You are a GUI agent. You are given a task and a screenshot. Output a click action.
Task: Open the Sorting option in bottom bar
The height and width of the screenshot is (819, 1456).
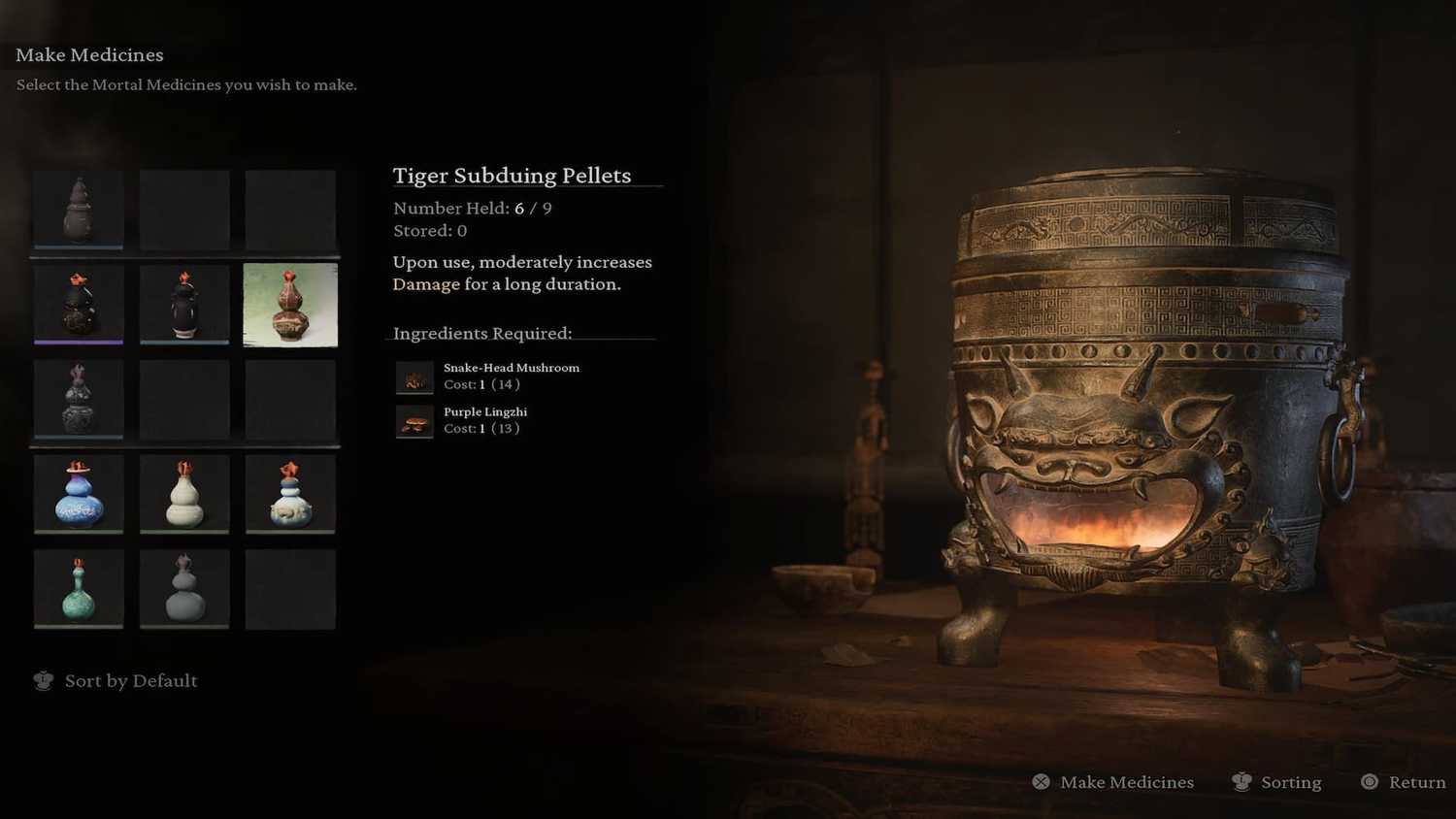point(1276,782)
